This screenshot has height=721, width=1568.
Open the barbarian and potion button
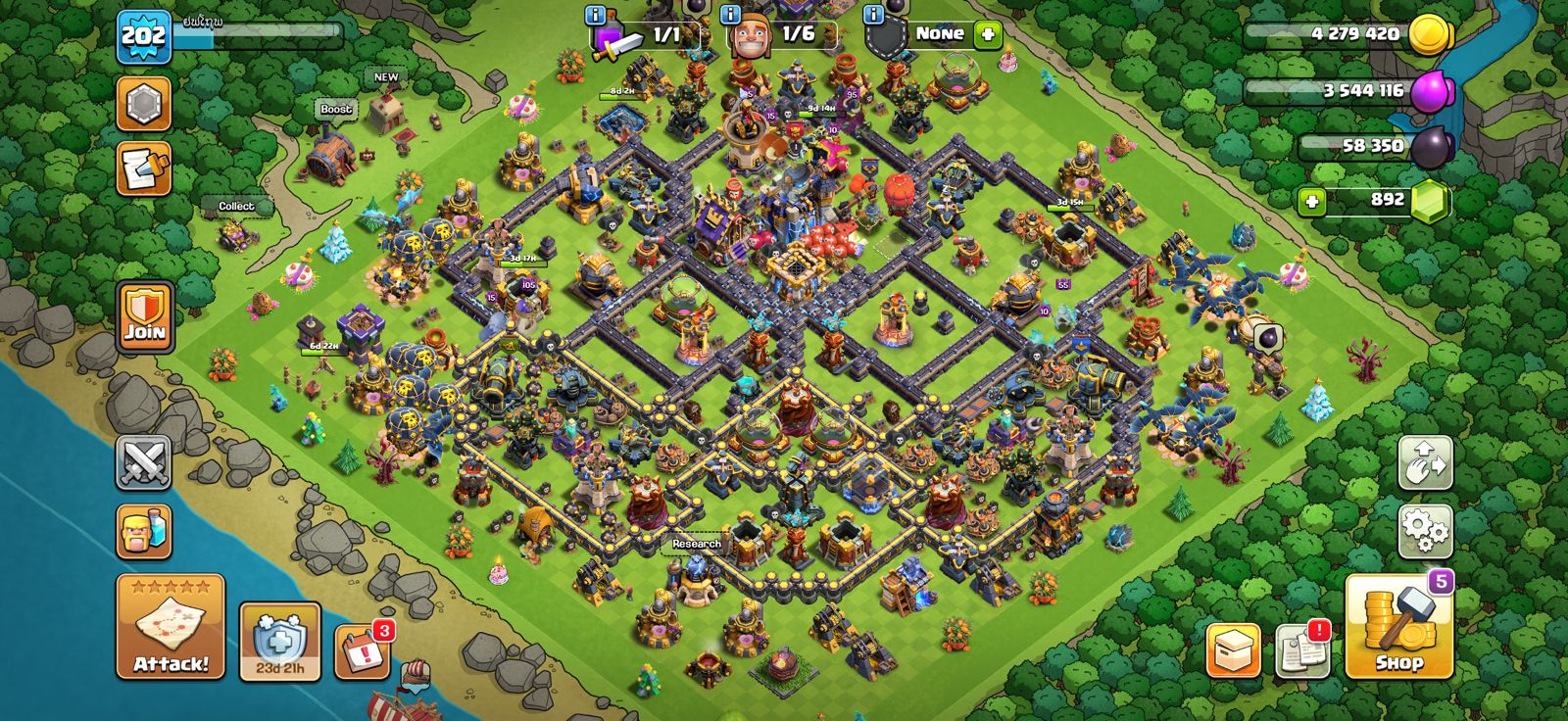tap(144, 532)
